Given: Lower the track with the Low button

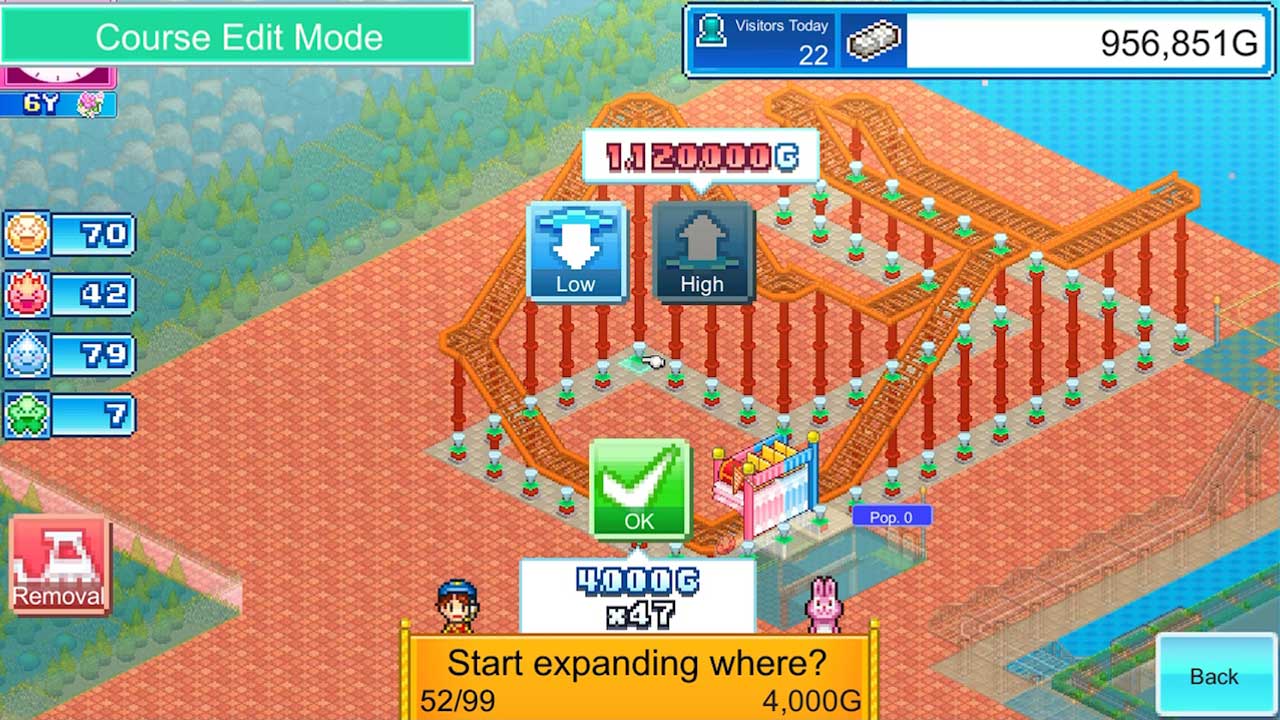Looking at the screenshot, I should point(575,251).
